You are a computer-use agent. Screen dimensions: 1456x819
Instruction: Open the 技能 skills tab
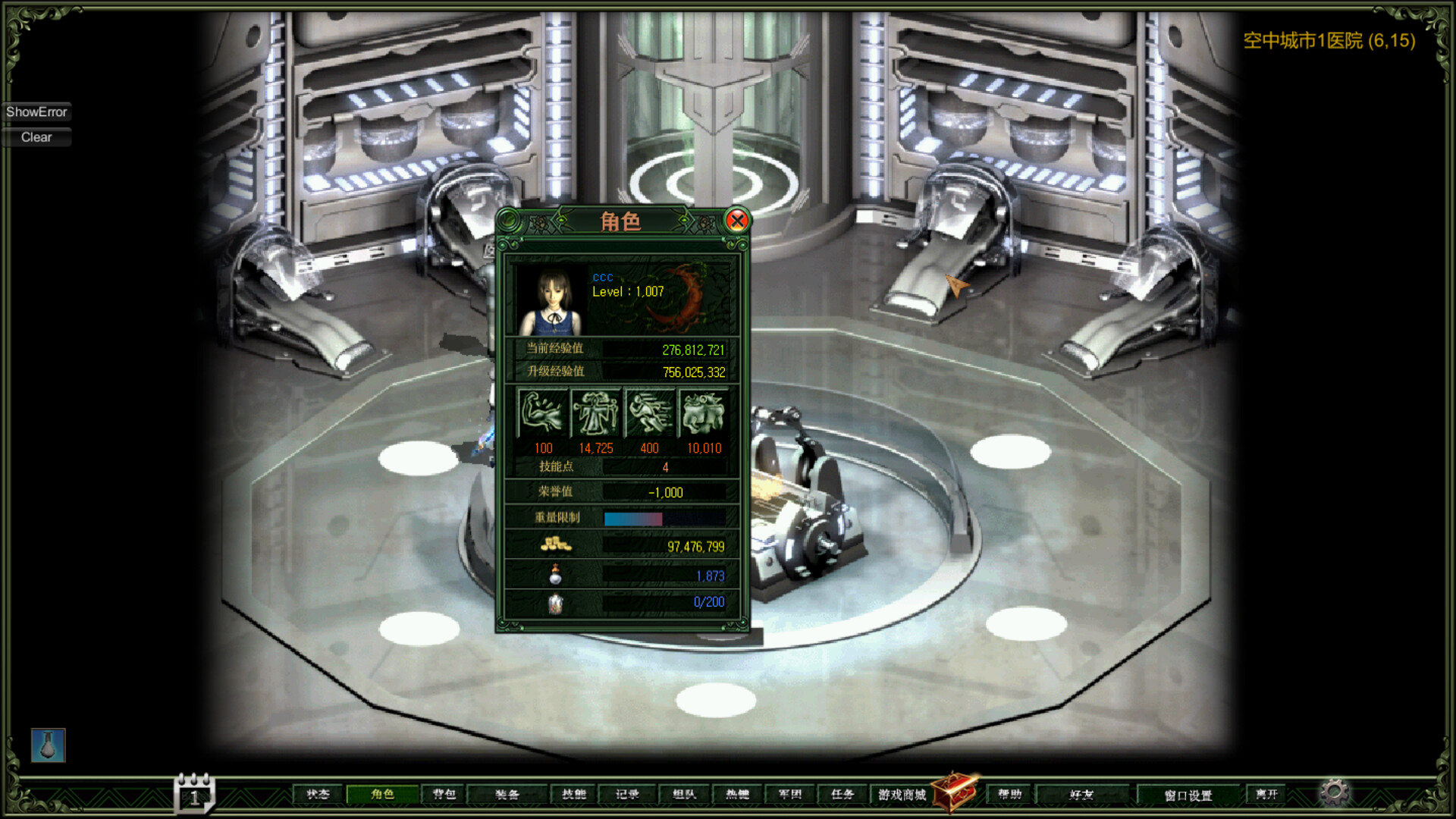tap(575, 794)
